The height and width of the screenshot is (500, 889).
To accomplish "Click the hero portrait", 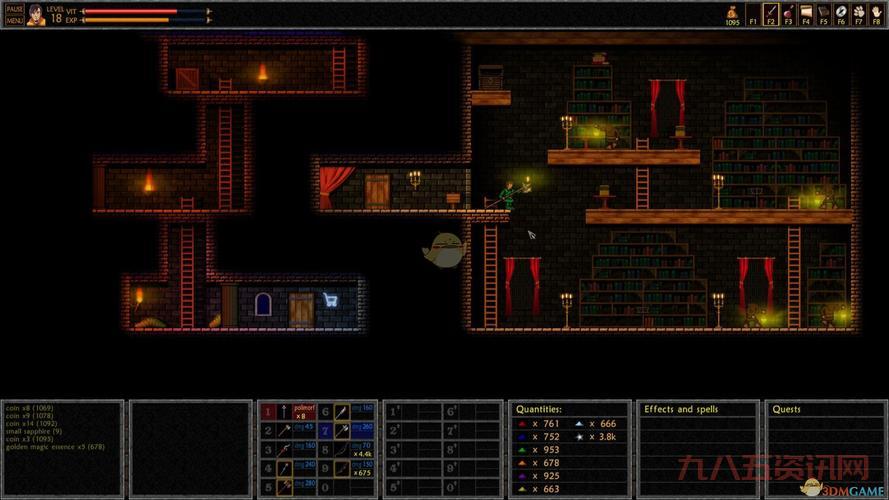I will pos(36,13).
